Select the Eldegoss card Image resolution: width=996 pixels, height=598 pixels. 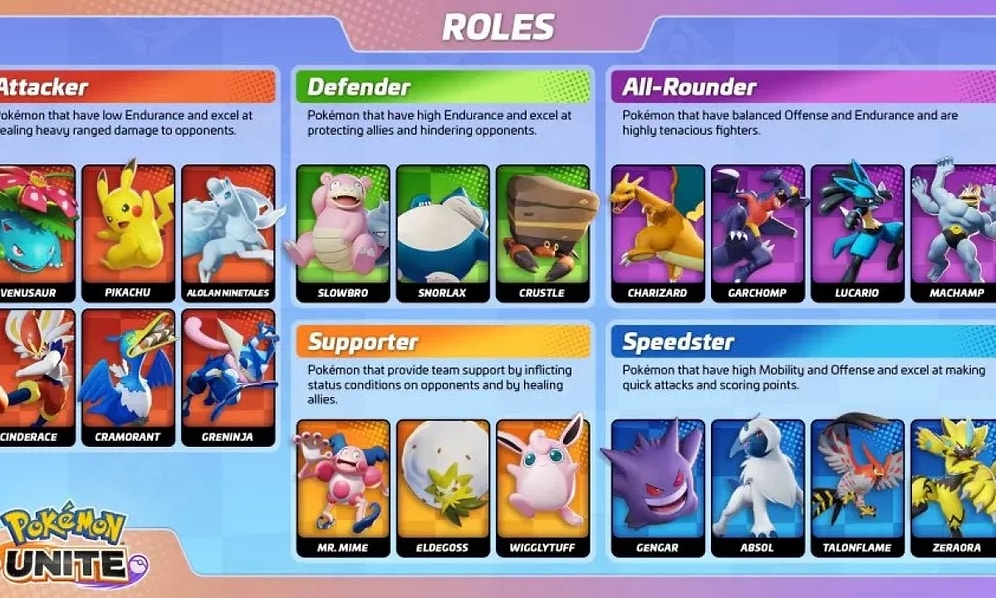442,489
